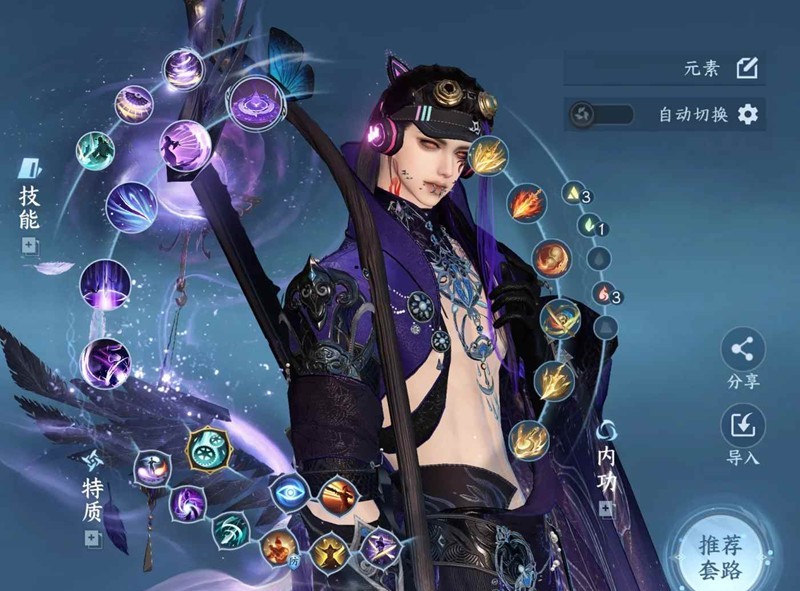Screen dimensions: 800x591
Task: Expand the 技能 skills plus button
Action: (x=28, y=245)
